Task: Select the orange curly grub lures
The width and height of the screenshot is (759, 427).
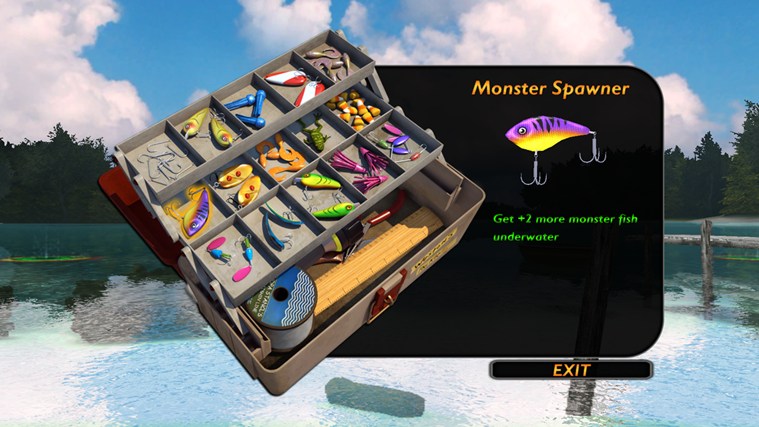Action: (277, 157)
